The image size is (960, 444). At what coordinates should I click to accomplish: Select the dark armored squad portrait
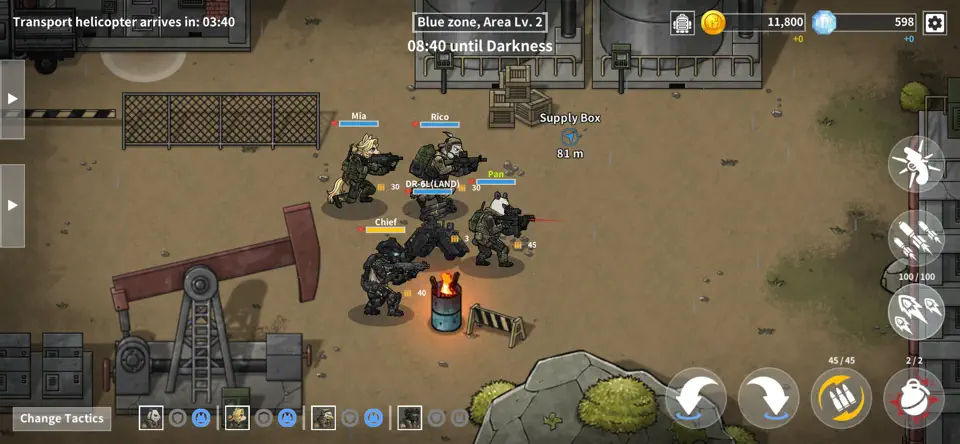[409, 418]
